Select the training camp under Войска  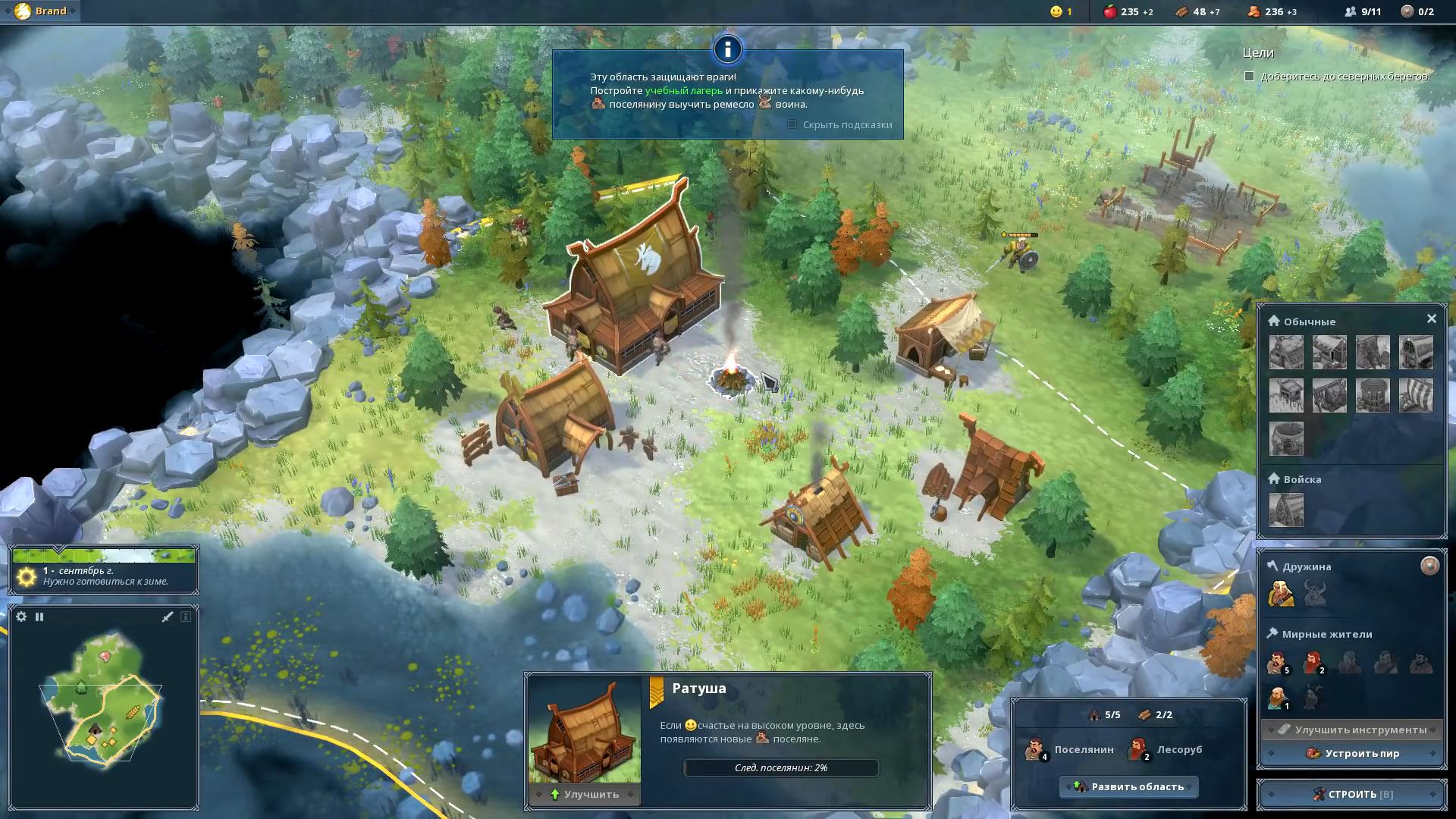tap(1286, 510)
